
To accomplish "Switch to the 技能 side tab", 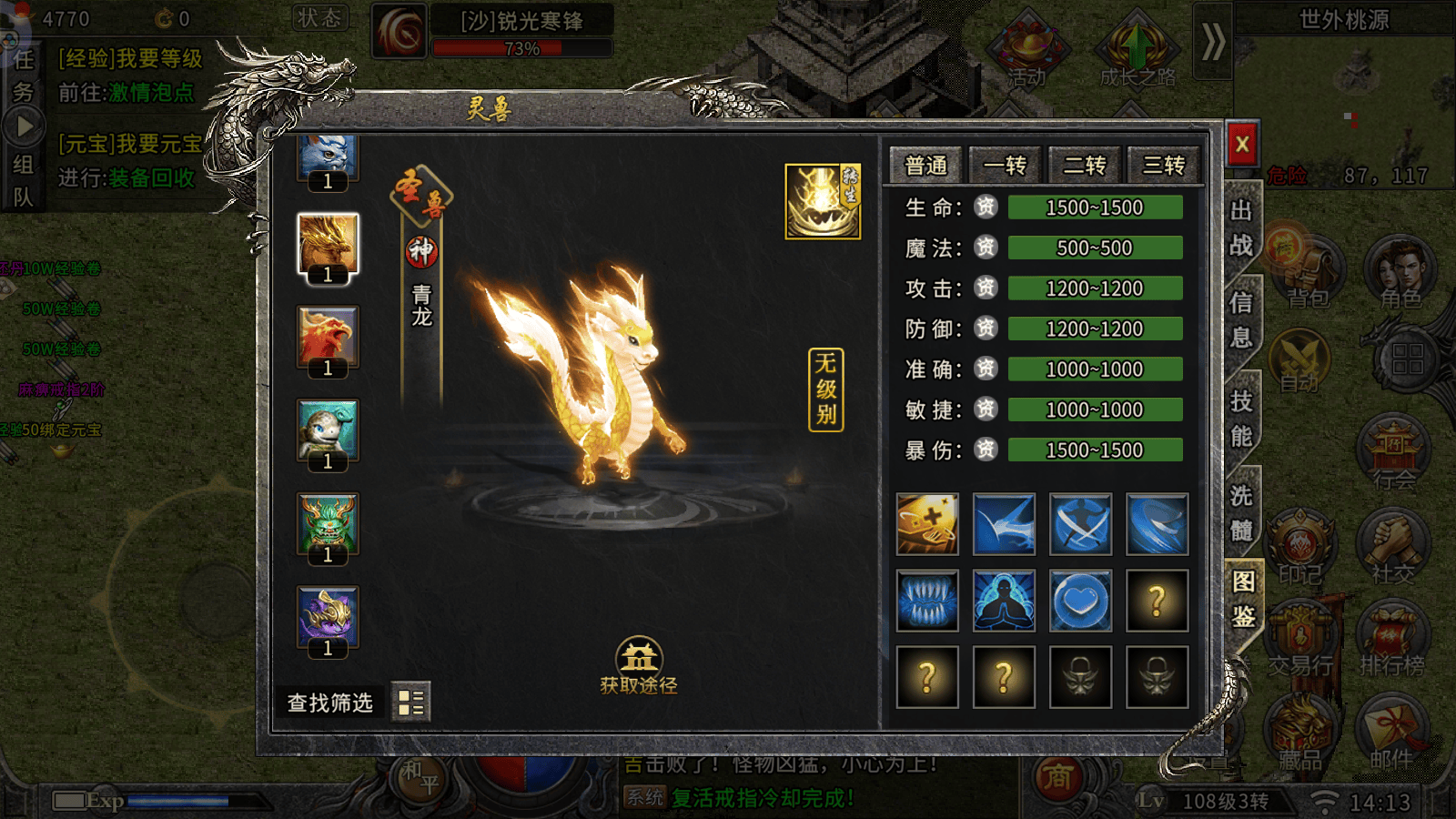I will 1241,419.
